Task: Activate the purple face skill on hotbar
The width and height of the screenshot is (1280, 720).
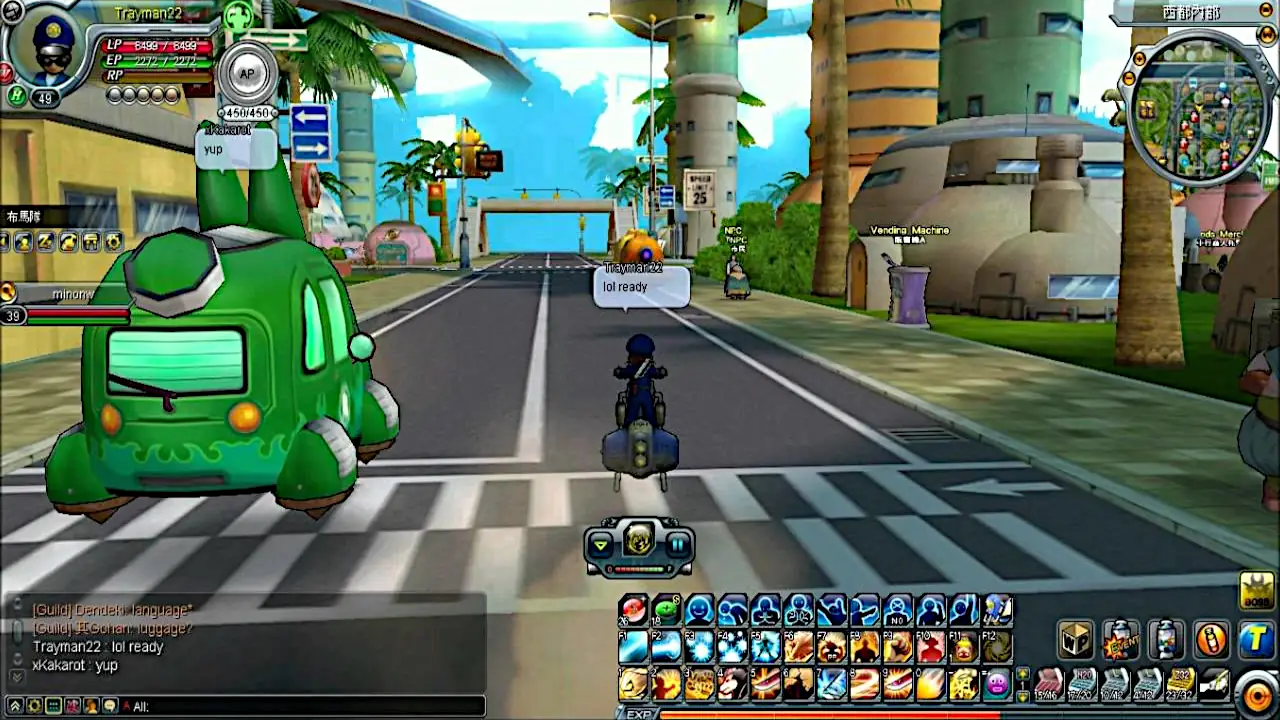Action: tap(997, 684)
